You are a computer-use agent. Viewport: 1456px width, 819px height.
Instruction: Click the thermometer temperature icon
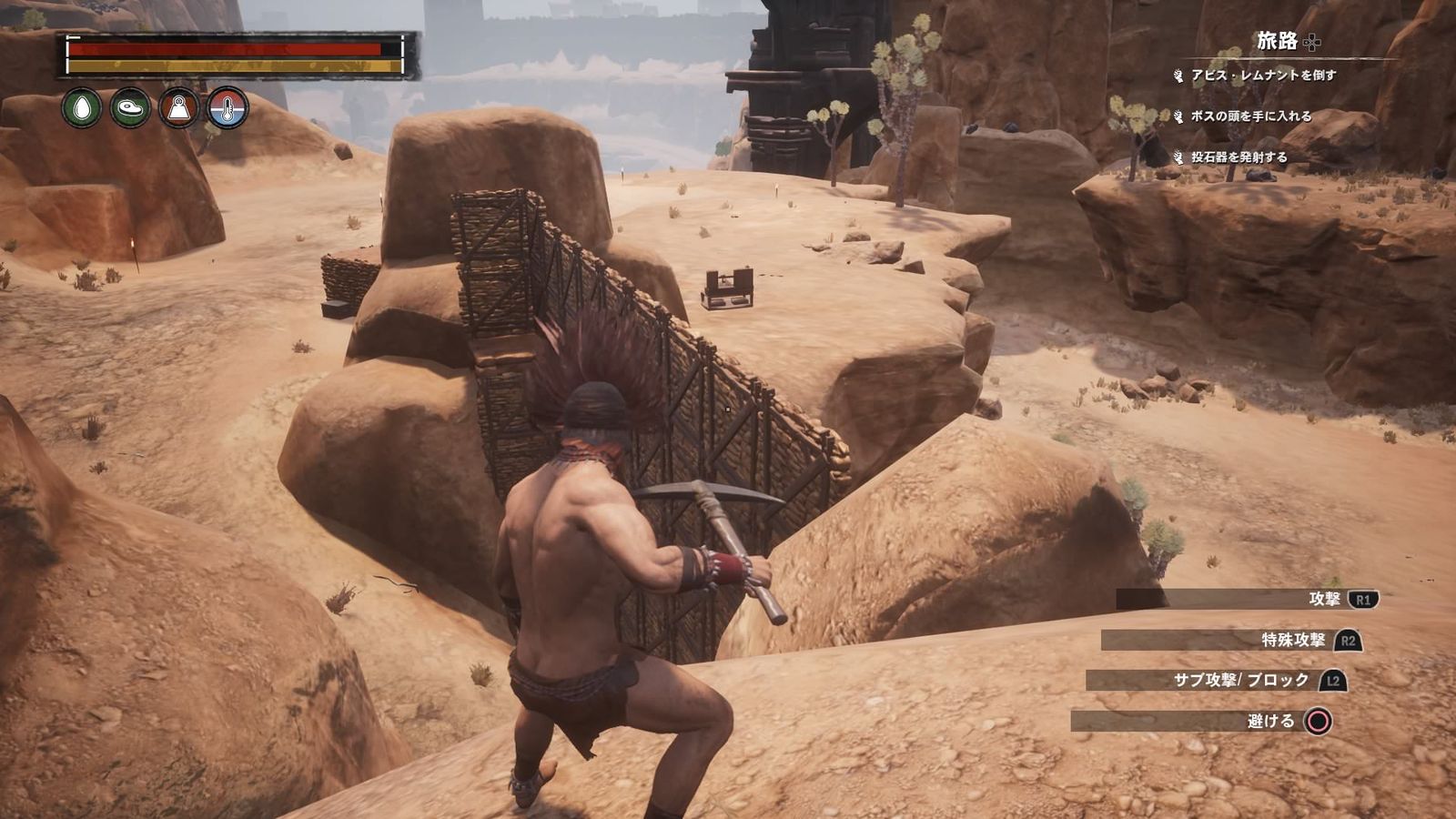tap(227, 108)
